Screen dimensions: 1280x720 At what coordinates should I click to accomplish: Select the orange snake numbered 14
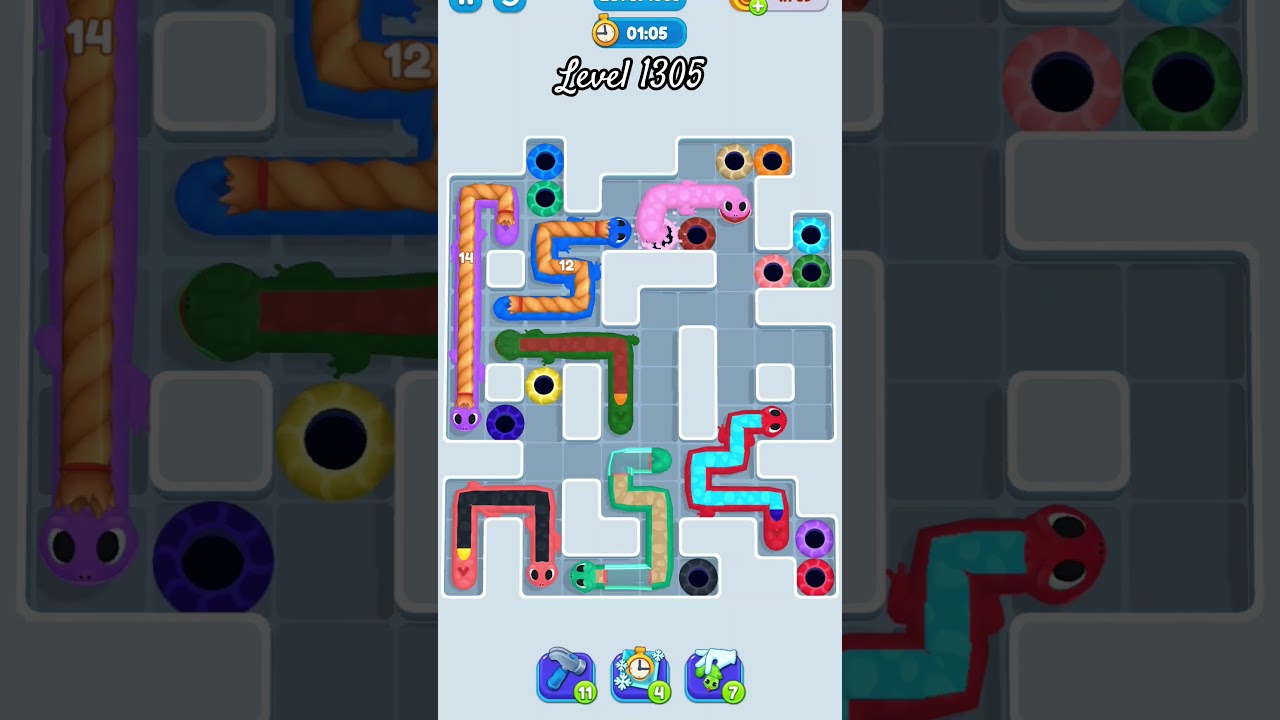pyautogui.click(x=465, y=260)
